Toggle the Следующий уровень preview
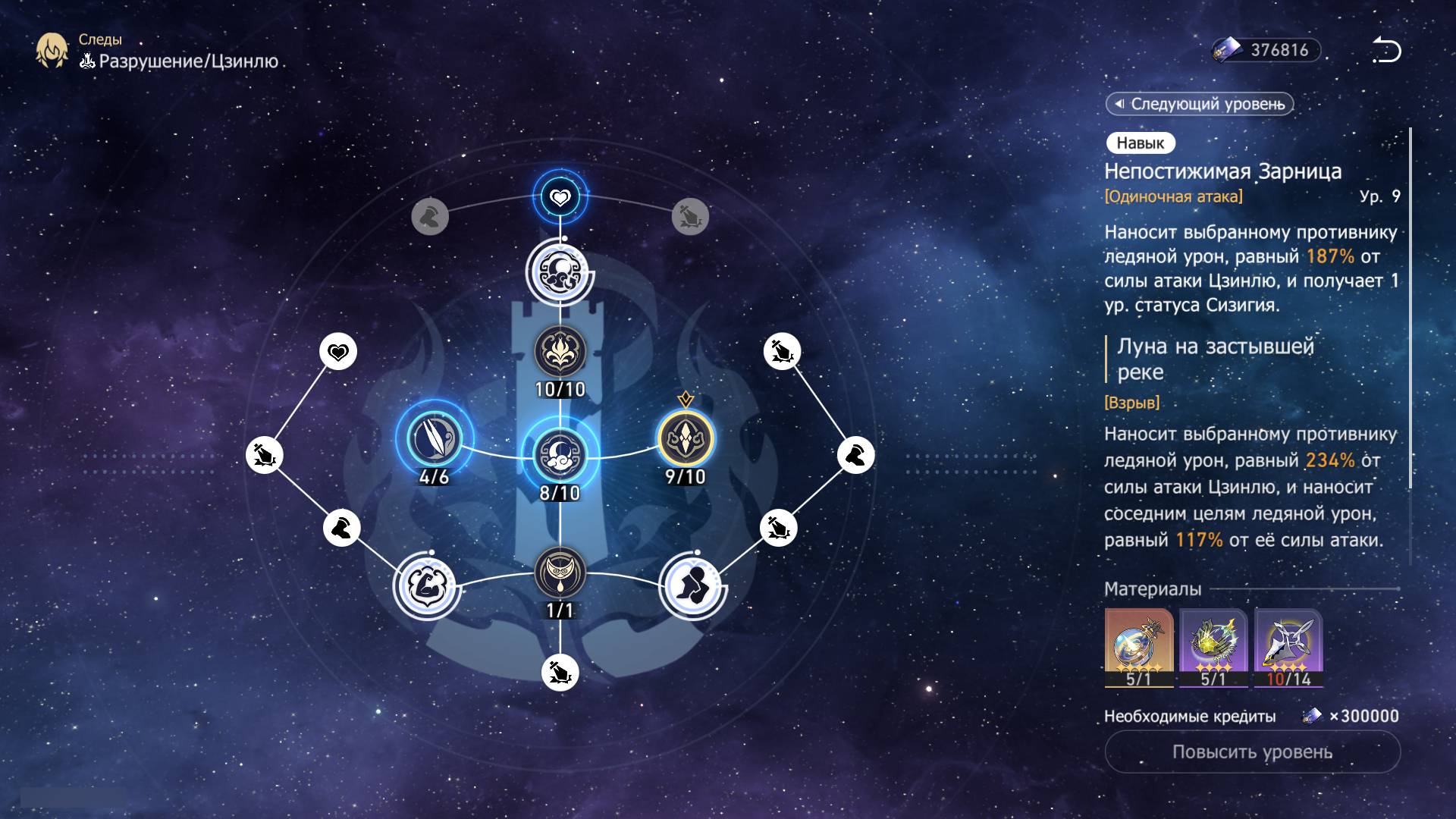The image size is (1456, 819). coord(1200,104)
